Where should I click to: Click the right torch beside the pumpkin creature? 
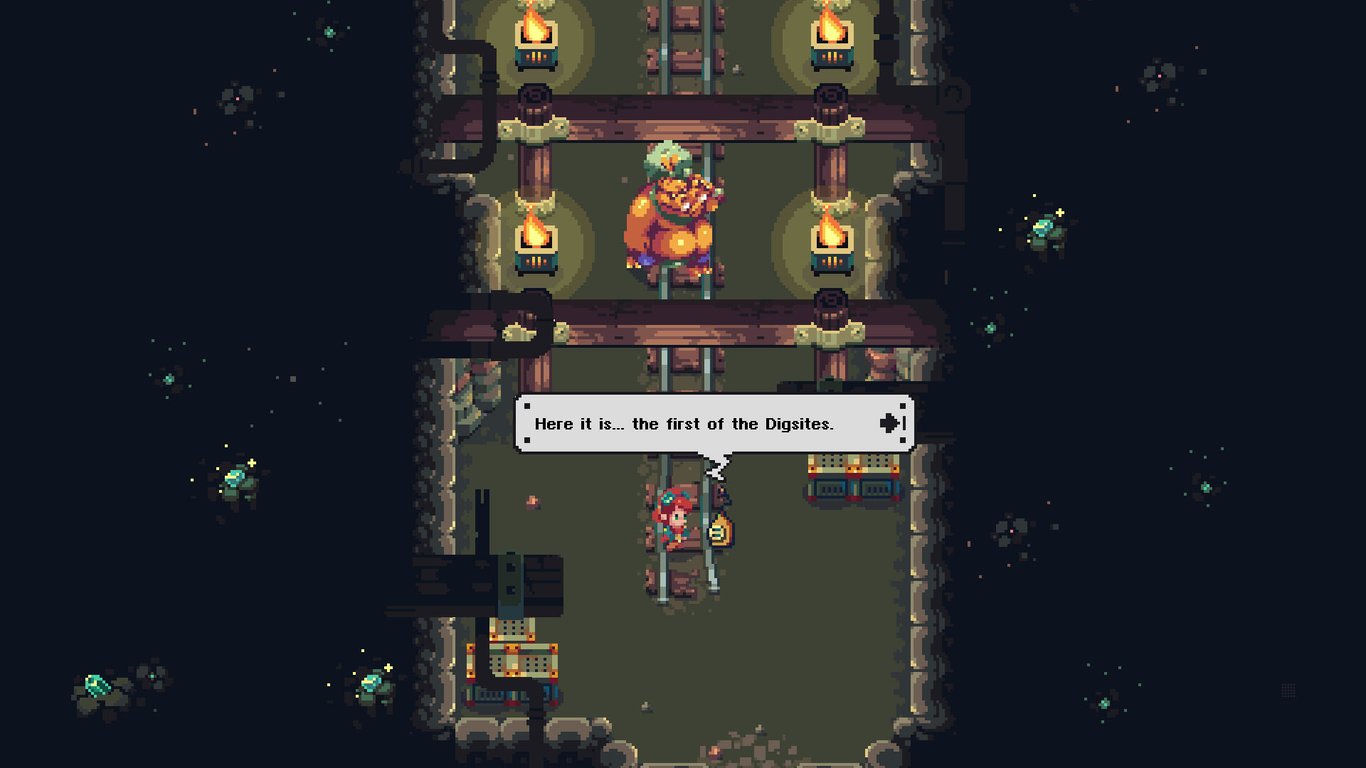[x=830, y=240]
